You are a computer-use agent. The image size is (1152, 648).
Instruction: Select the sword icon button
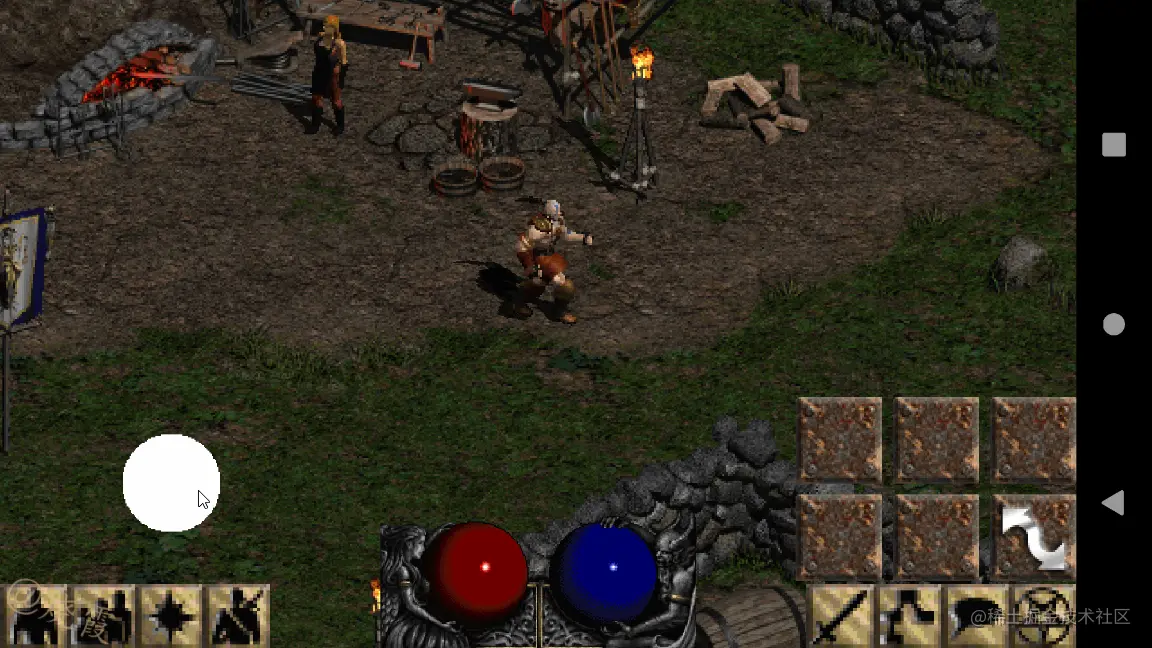click(838, 616)
